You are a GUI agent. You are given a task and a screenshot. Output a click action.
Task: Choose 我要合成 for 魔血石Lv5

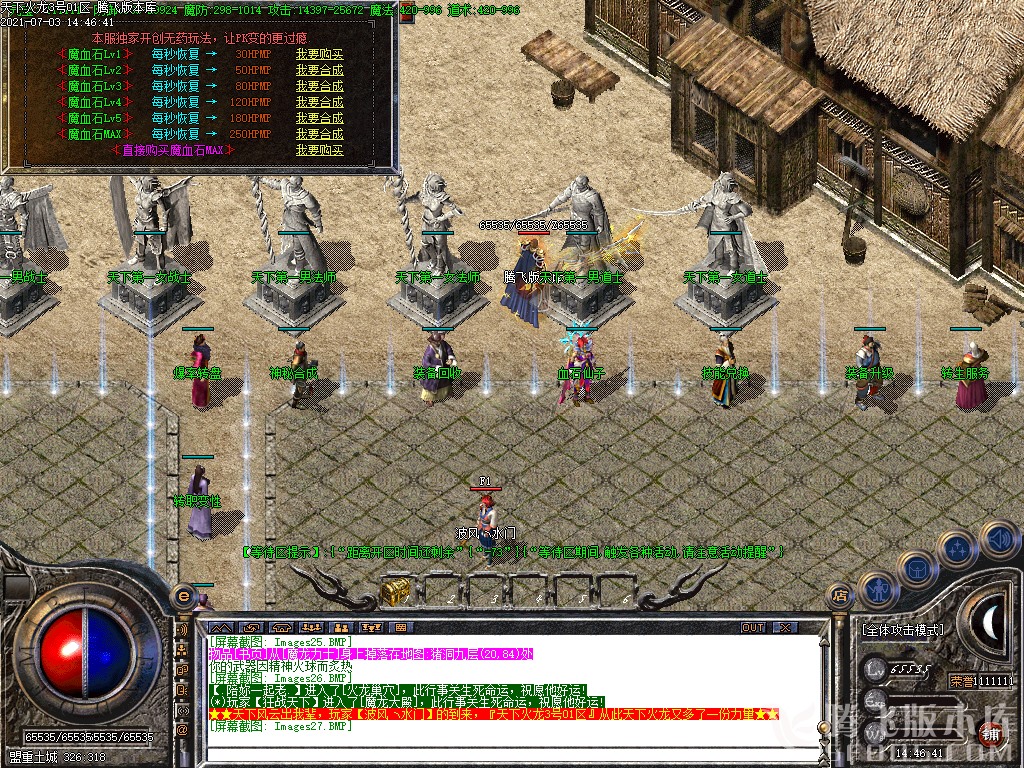point(319,118)
